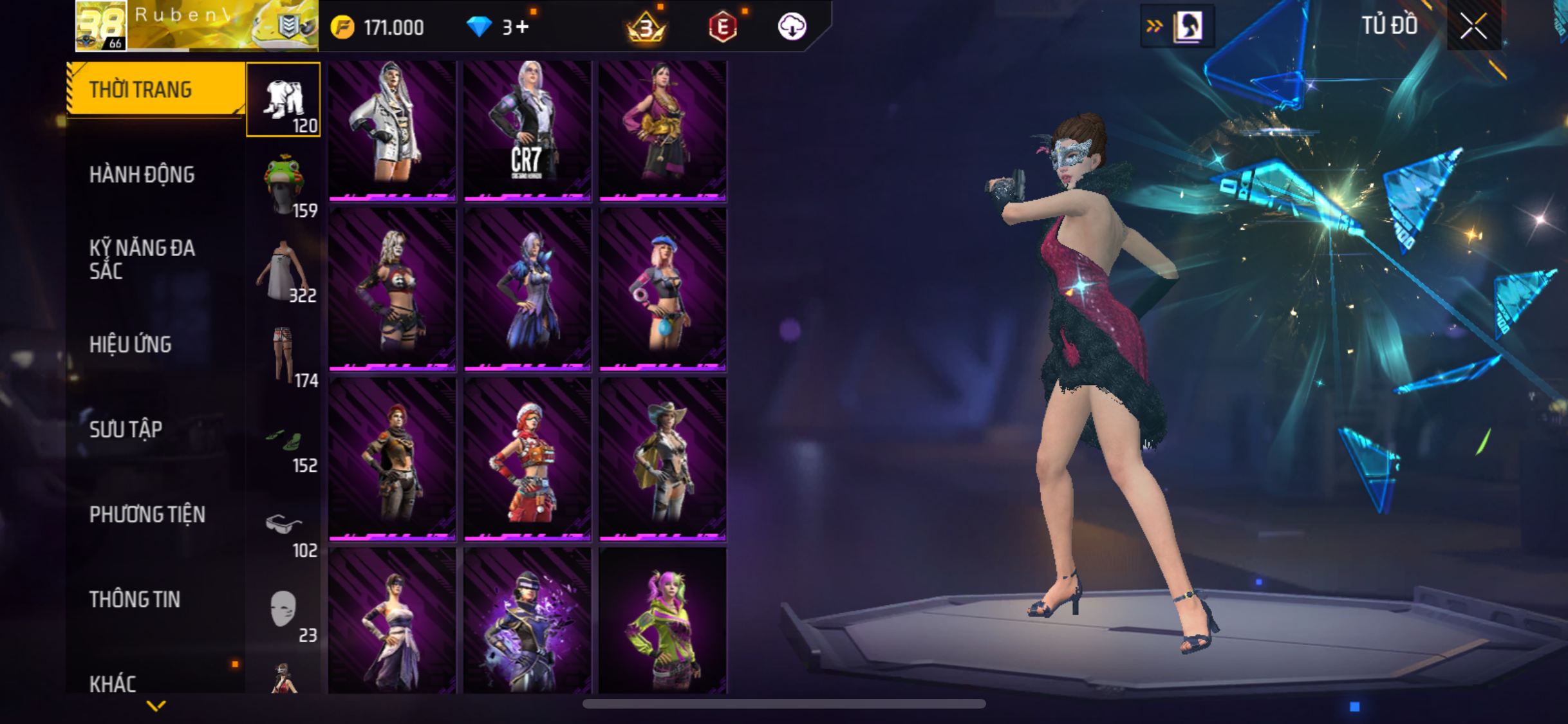Close the TỦ ĐỒ wardrobe screen

[x=1473, y=26]
